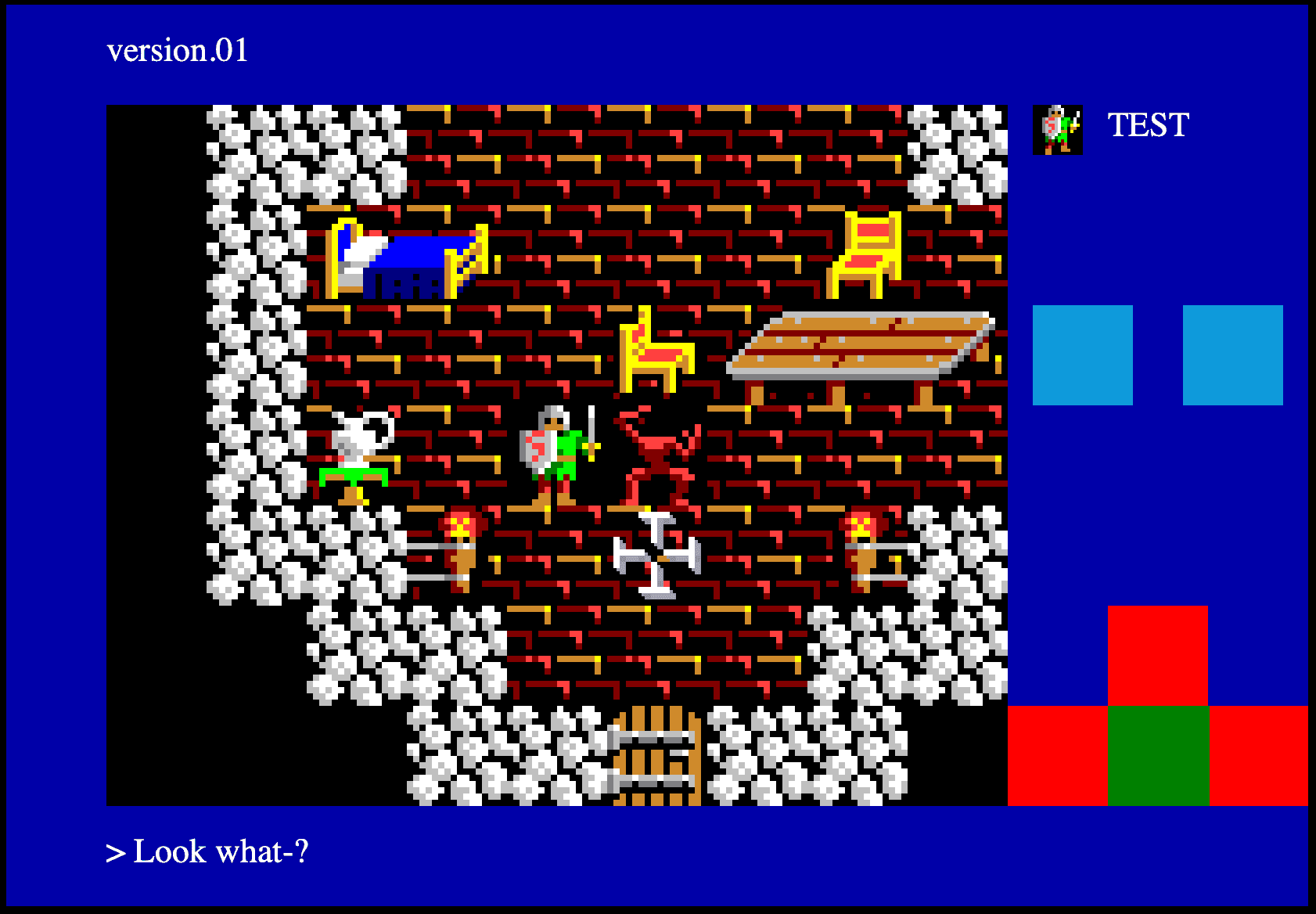Click the 'Look what-?' prompt text
The height and width of the screenshot is (914, 1316).
(x=209, y=851)
